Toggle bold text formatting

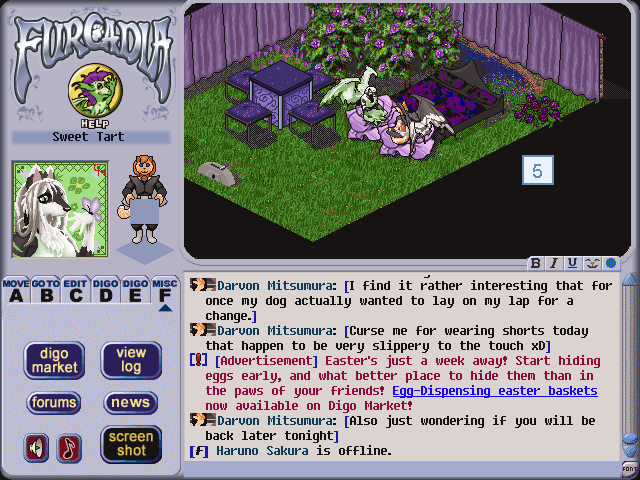(536, 263)
